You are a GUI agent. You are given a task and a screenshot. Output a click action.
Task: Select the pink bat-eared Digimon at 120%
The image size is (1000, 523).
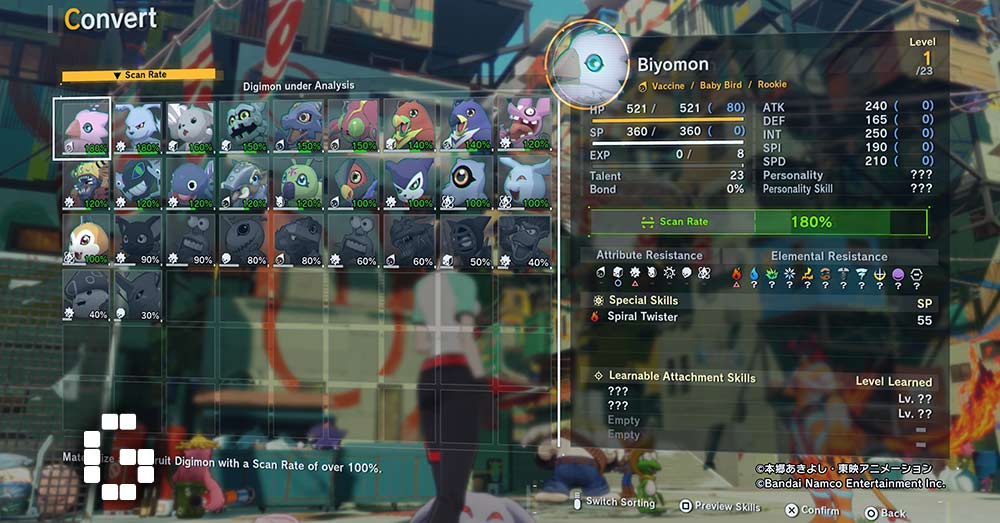[523, 128]
